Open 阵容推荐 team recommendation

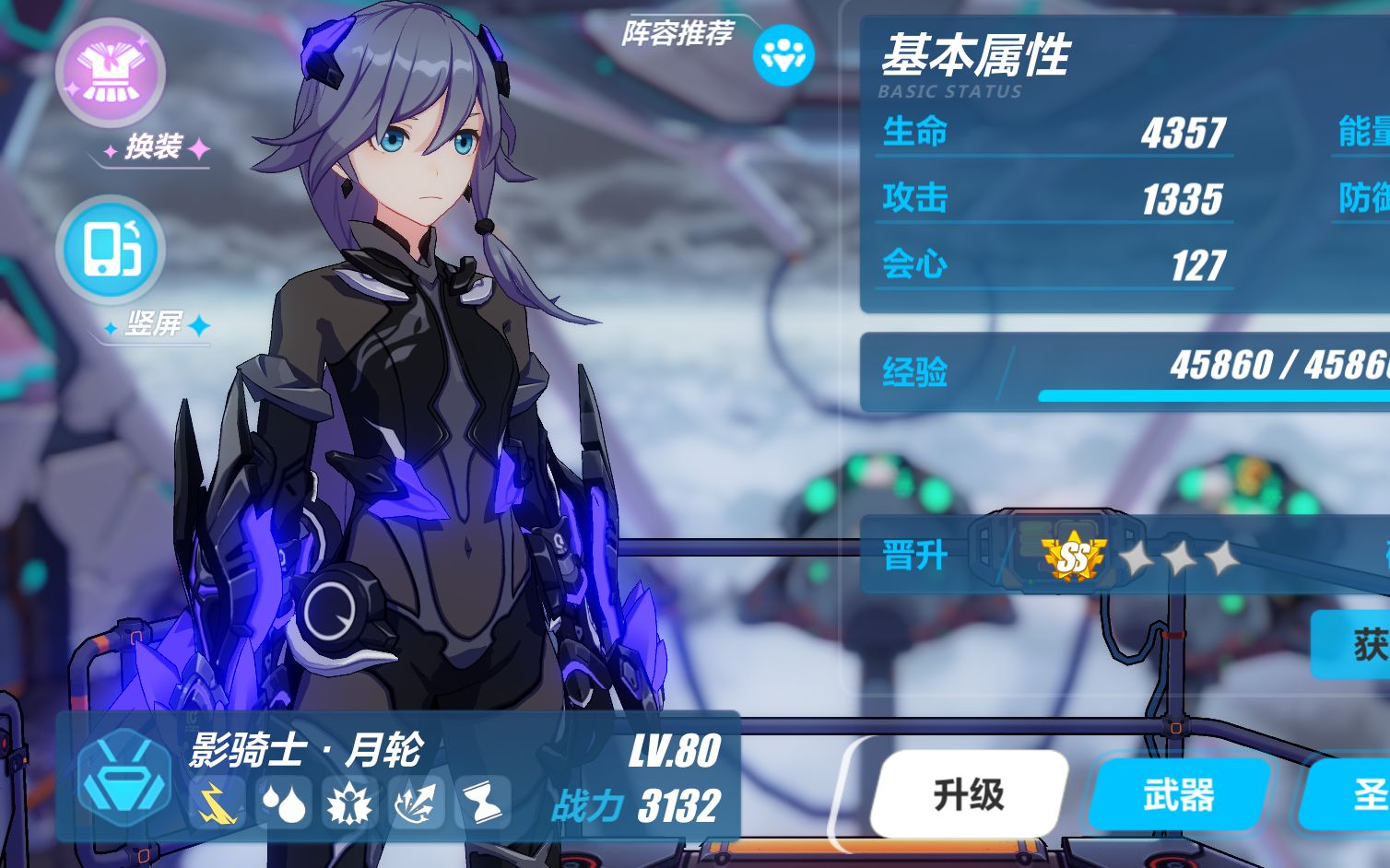[x=783, y=54]
